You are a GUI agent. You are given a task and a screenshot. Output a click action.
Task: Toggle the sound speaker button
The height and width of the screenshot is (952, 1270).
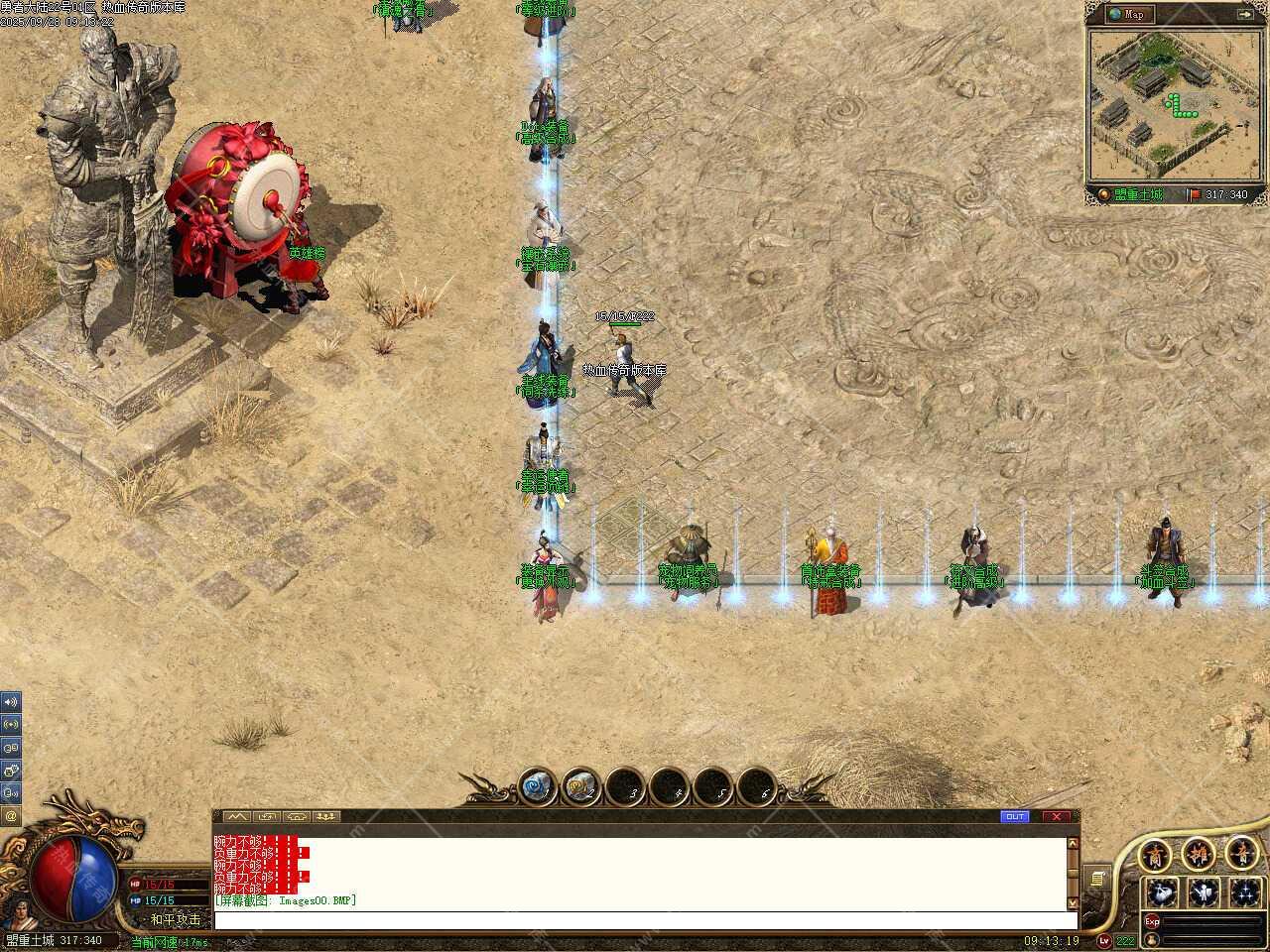tap(11, 702)
